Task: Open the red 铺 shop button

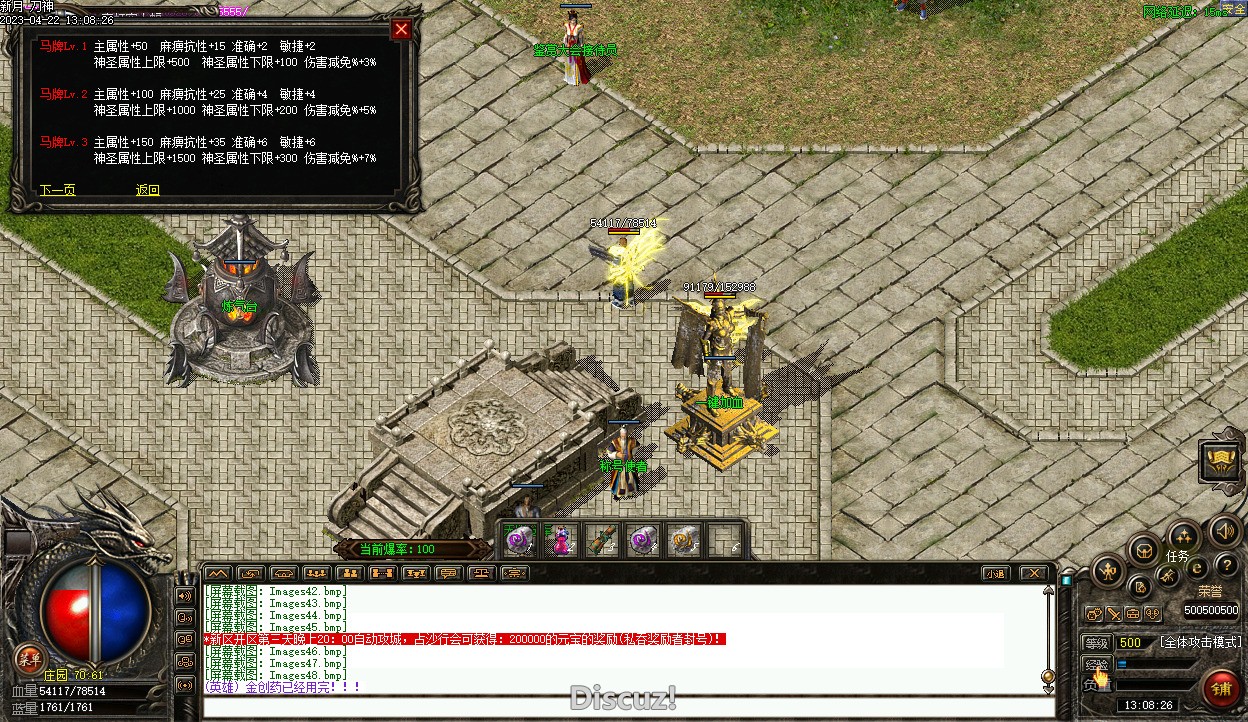Action: (1220, 689)
